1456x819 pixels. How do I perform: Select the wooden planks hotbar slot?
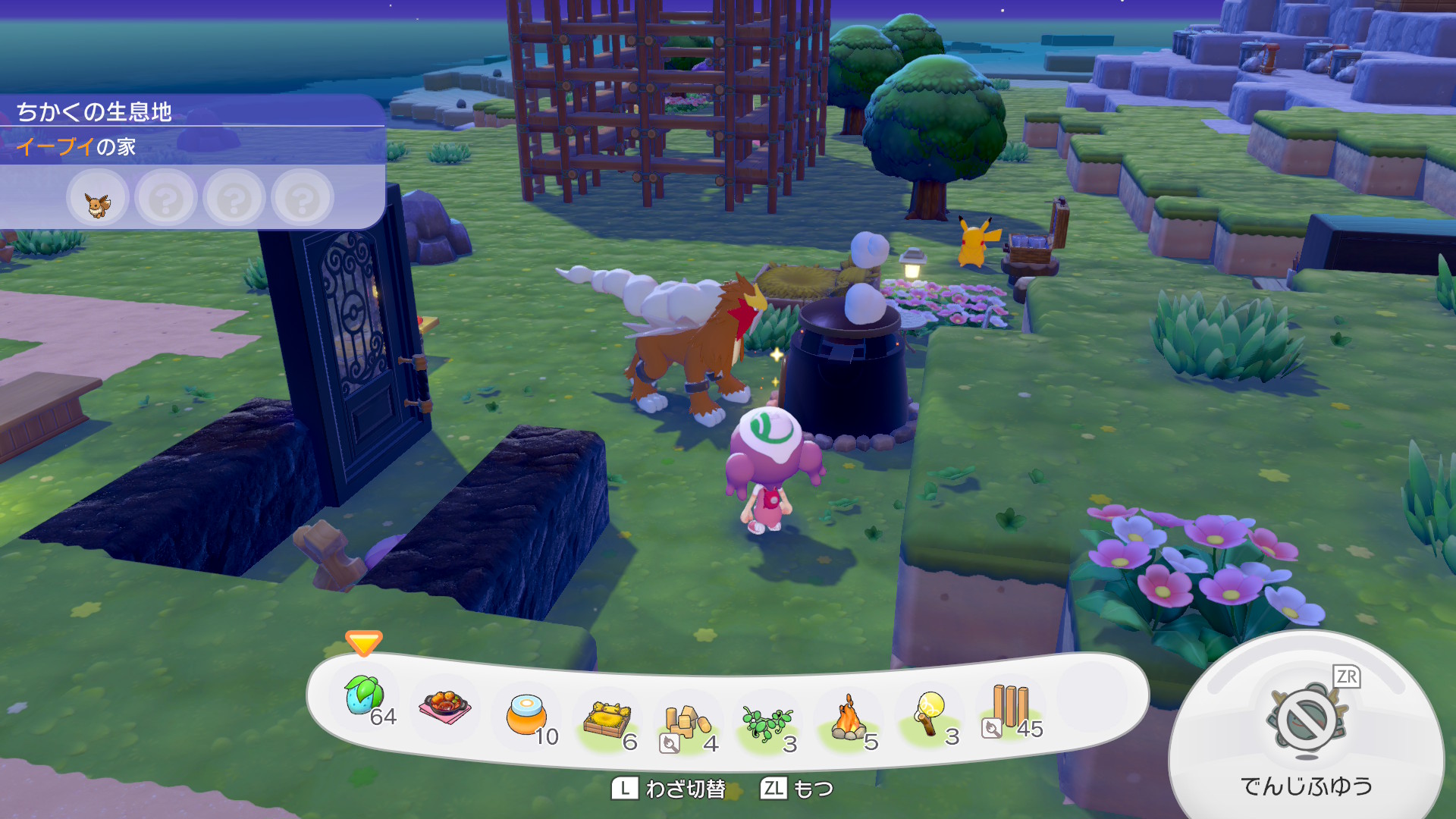tap(1010, 707)
